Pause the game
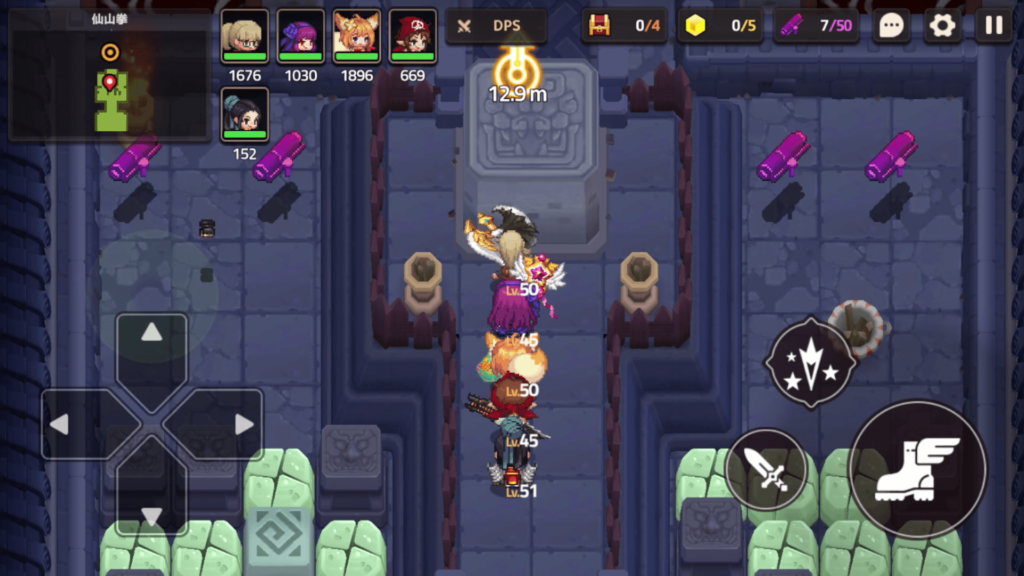1024x576 pixels. [993, 26]
